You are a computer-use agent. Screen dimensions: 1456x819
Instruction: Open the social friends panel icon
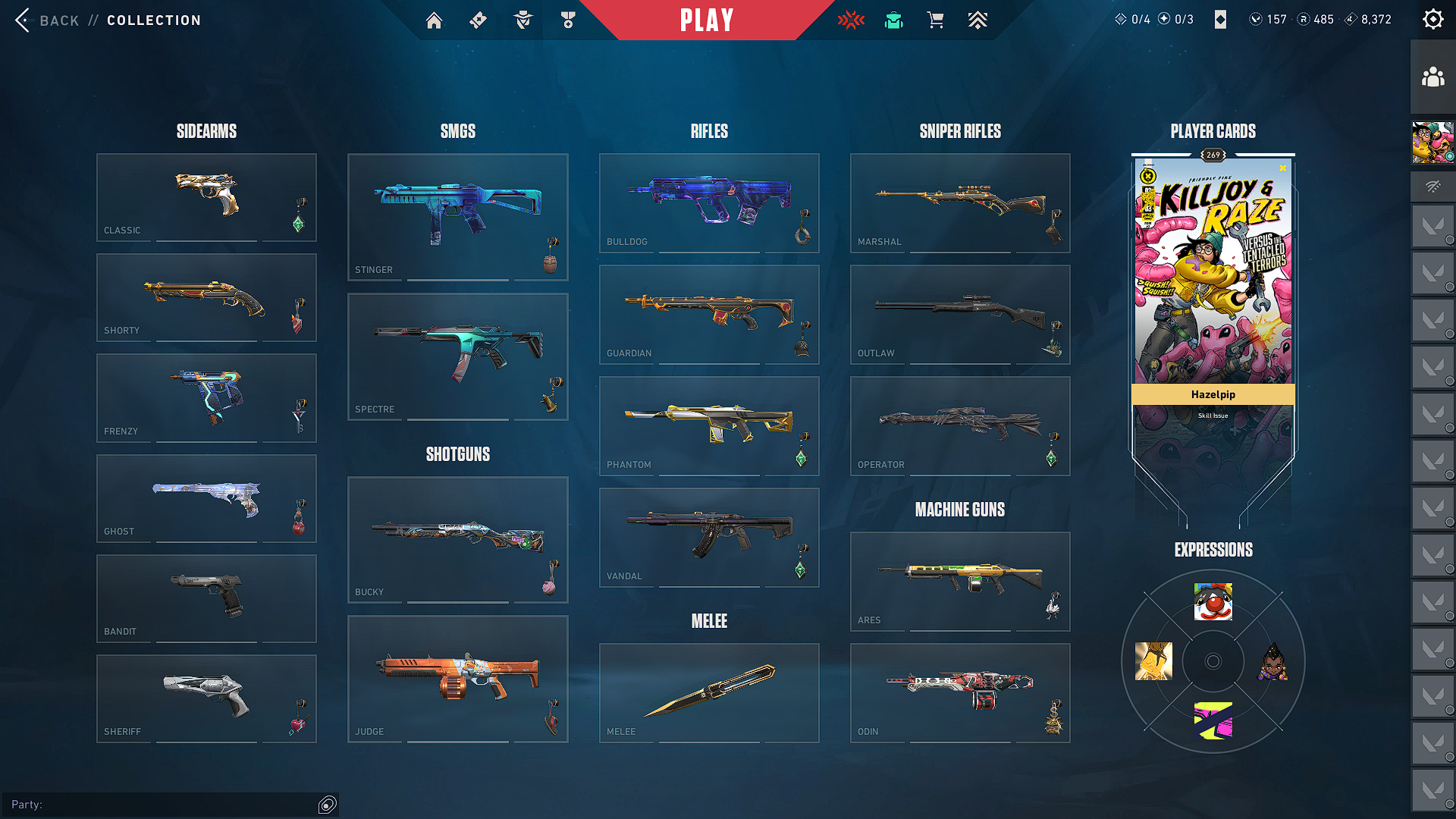1432,77
